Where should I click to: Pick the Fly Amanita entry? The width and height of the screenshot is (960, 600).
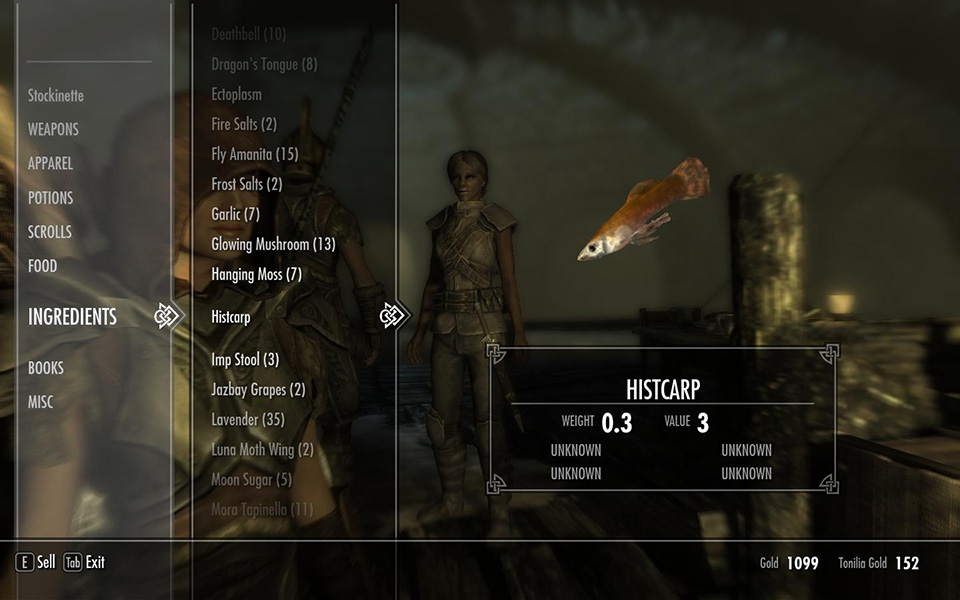[x=255, y=154]
